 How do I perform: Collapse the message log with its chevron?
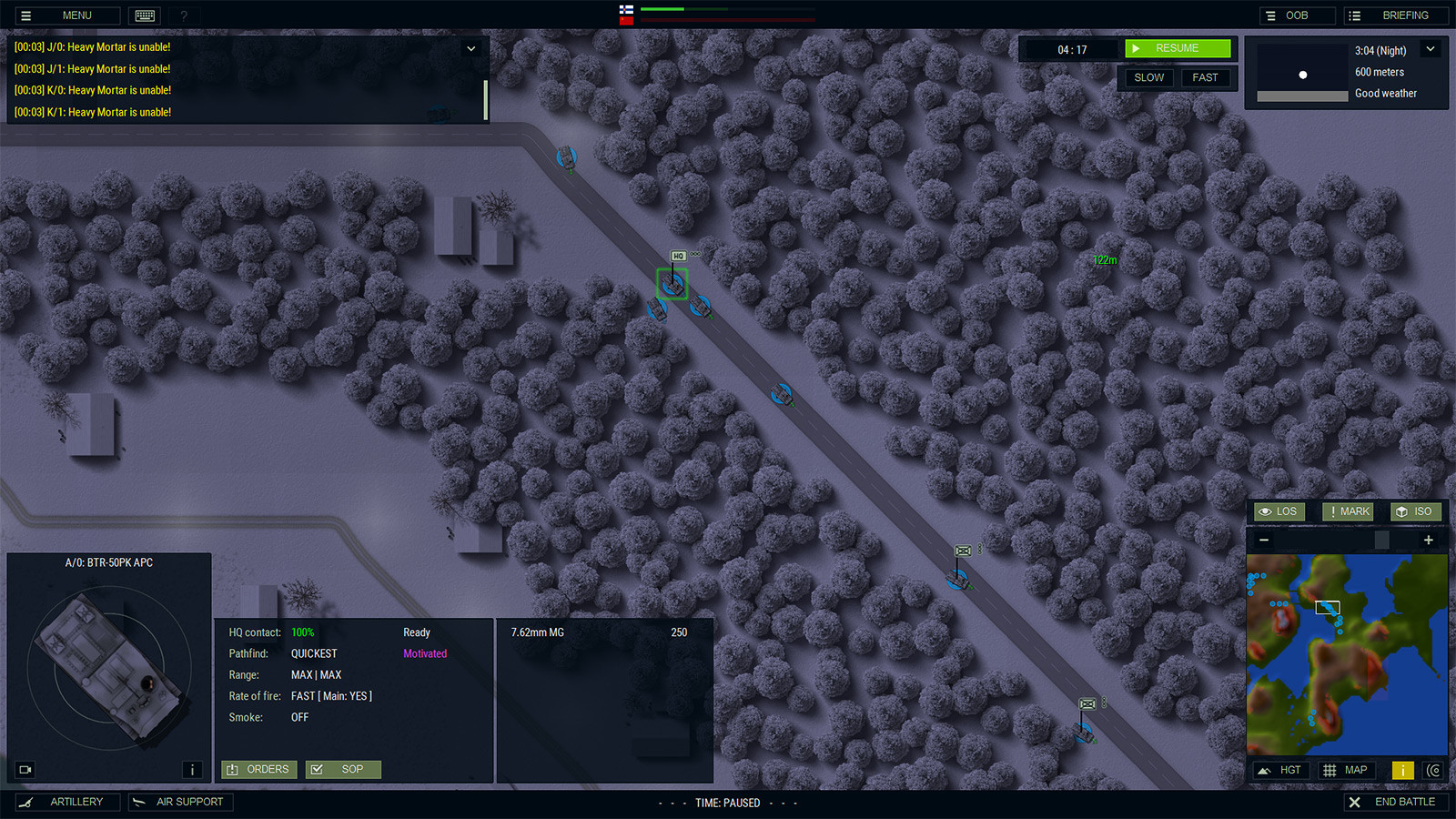pos(471,48)
